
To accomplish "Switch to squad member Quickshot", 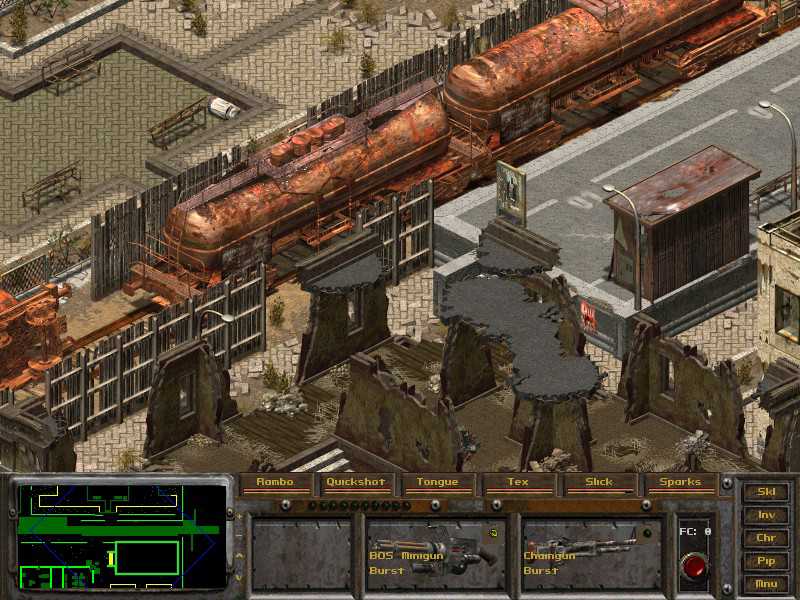I will coord(356,483).
